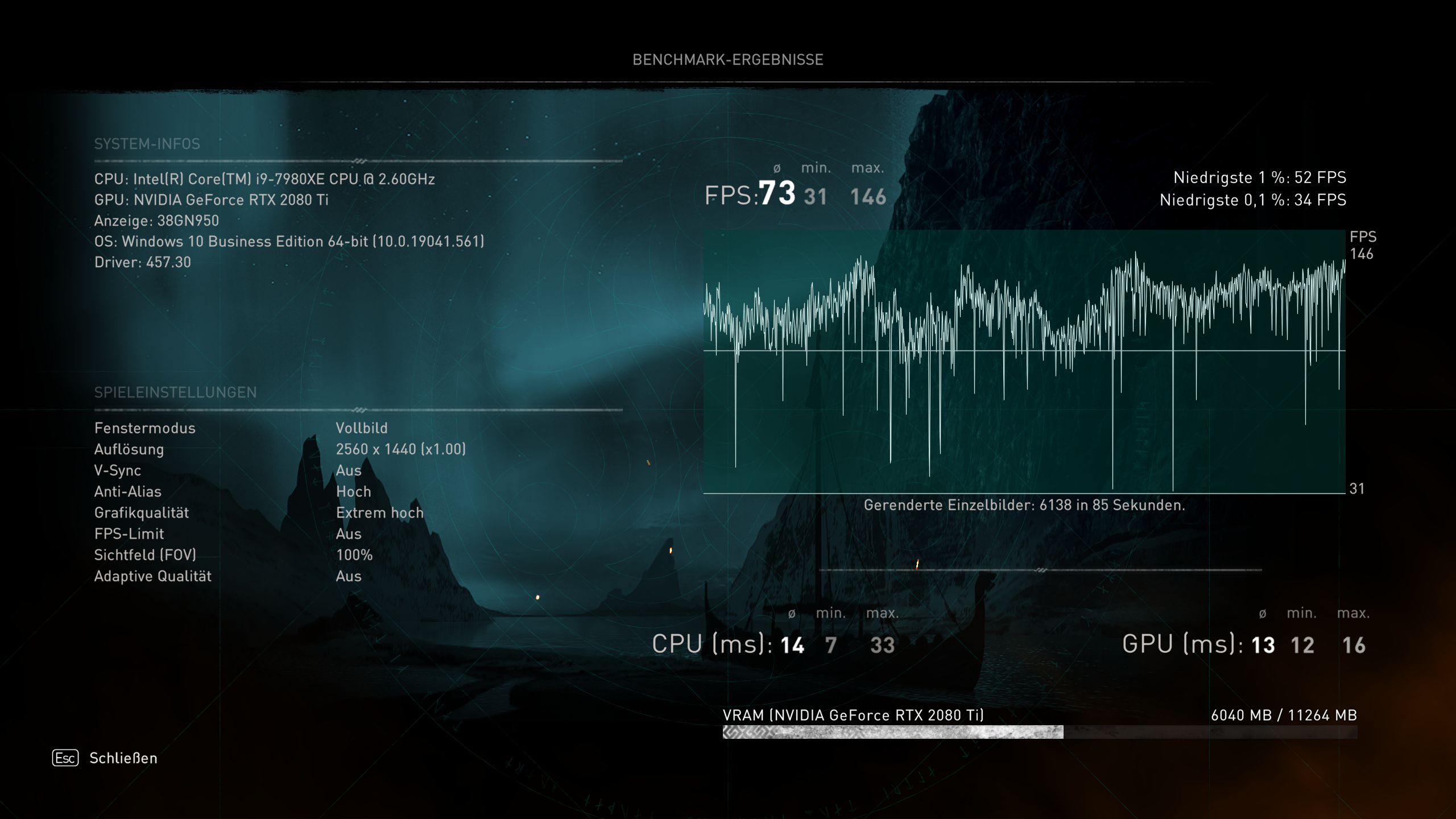Open the Auflösung resolution selector

pos(401,449)
